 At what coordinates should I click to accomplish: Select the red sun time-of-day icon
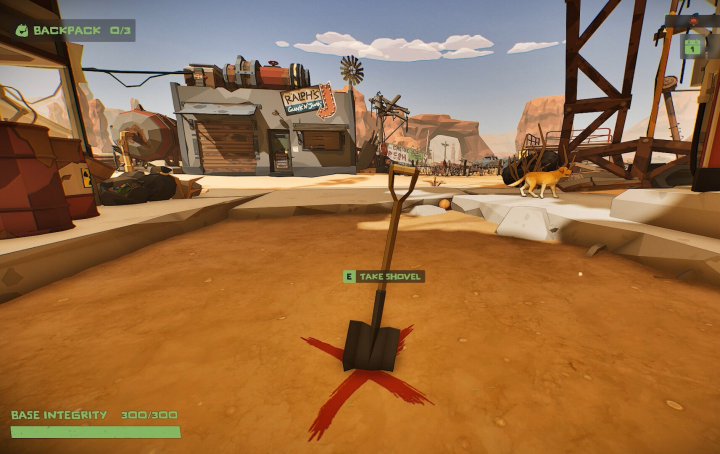click(693, 20)
